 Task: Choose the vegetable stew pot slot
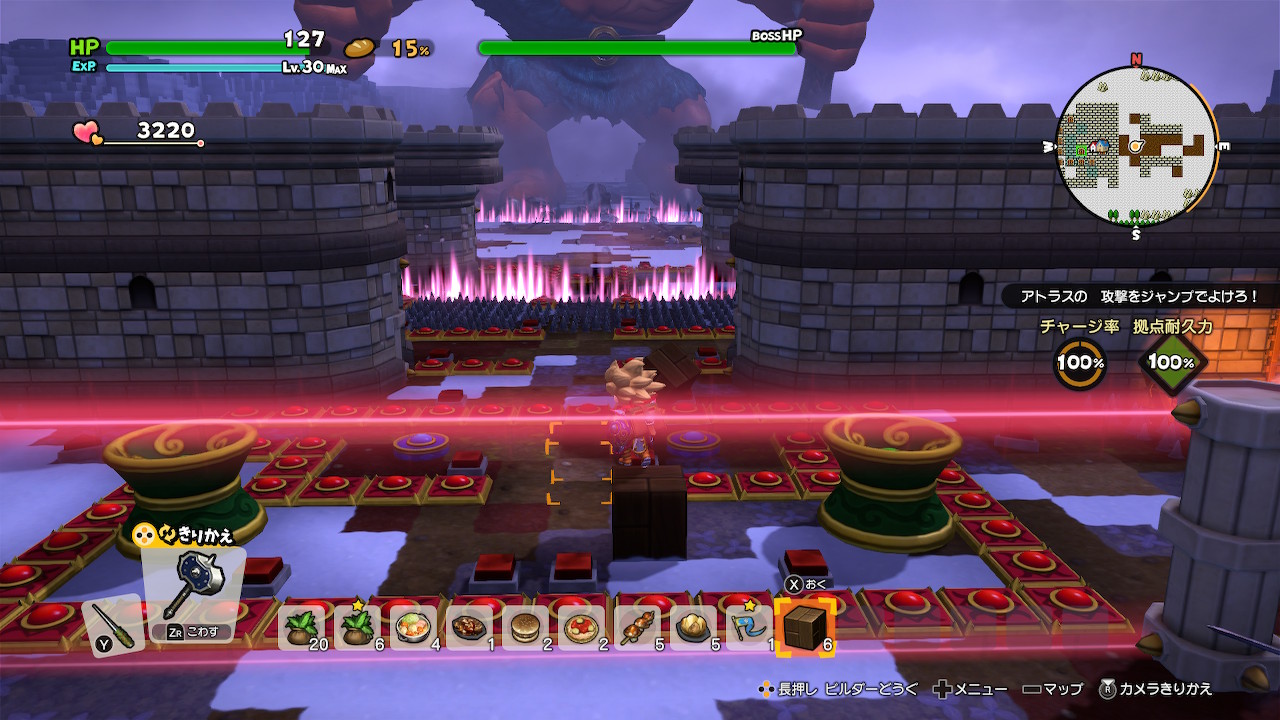[x=413, y=628]
